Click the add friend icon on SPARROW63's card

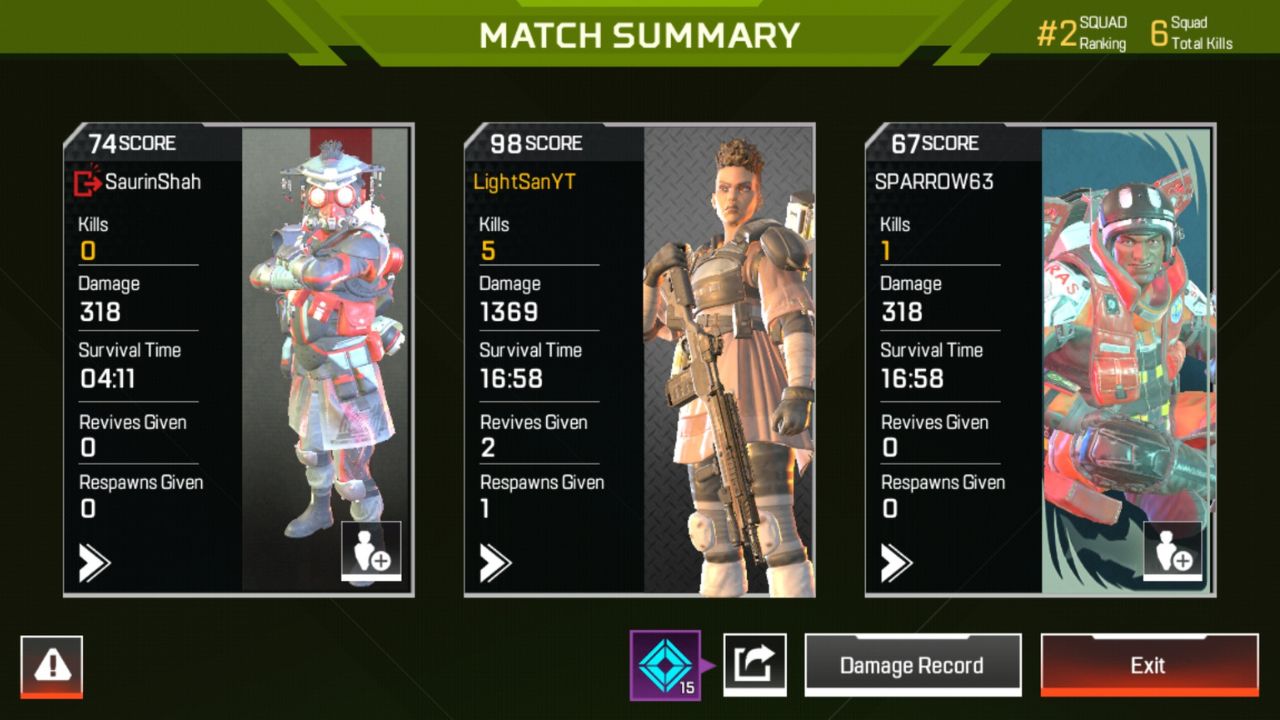(1173, 549)
